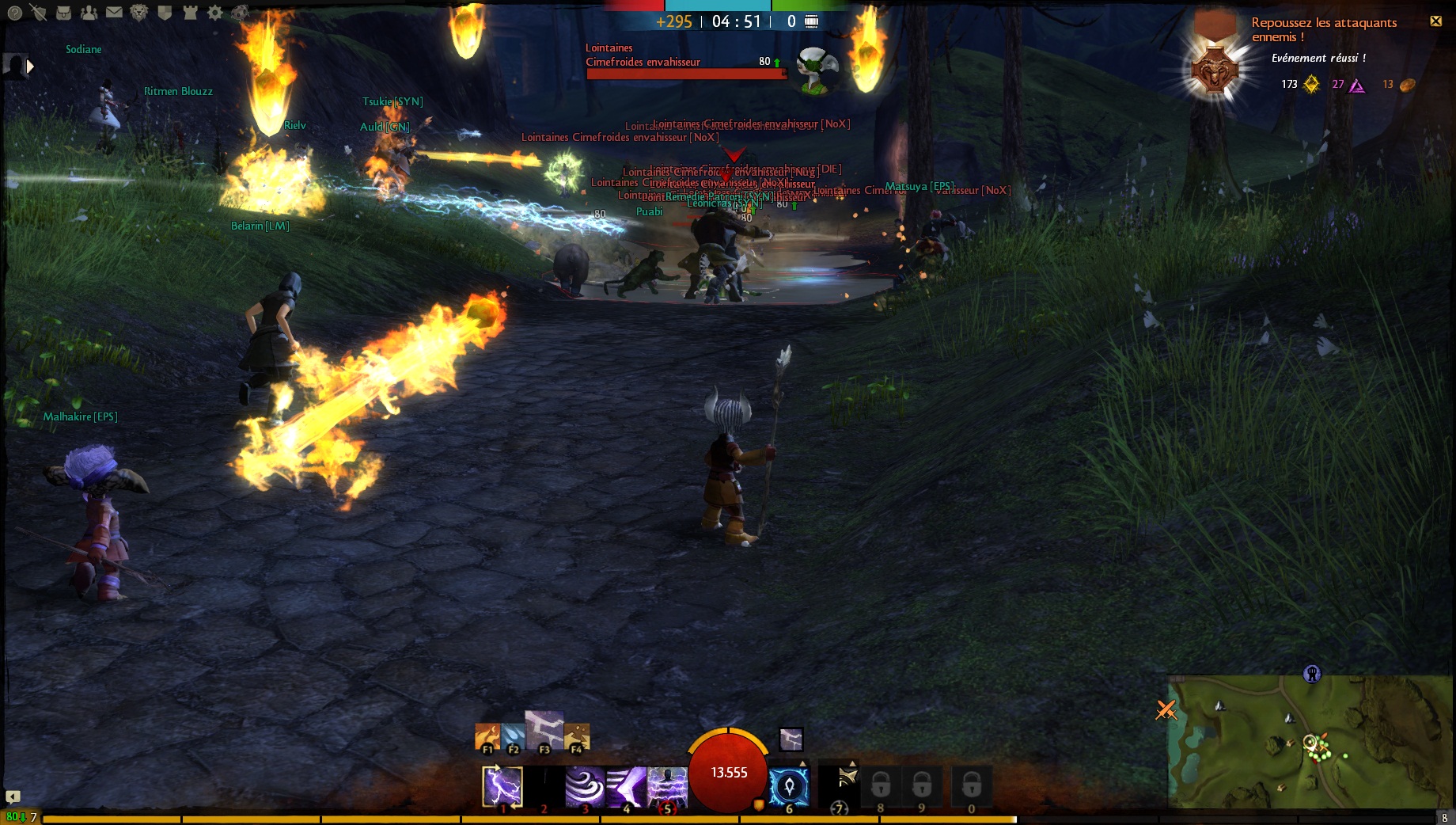
Task: Open the World vs World castle icon
Action: (x=190, y=13)
